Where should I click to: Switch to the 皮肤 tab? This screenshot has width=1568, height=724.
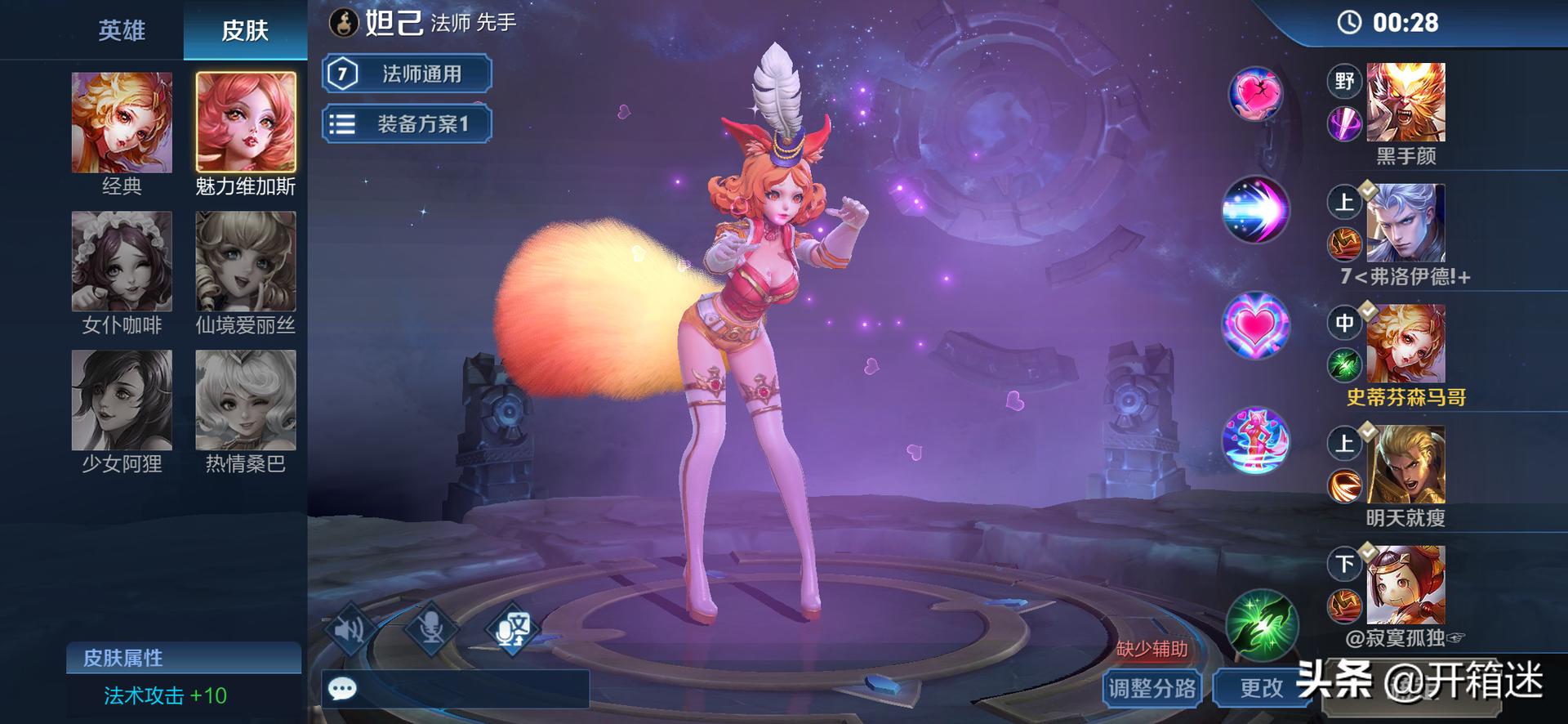tap(245, 30)
